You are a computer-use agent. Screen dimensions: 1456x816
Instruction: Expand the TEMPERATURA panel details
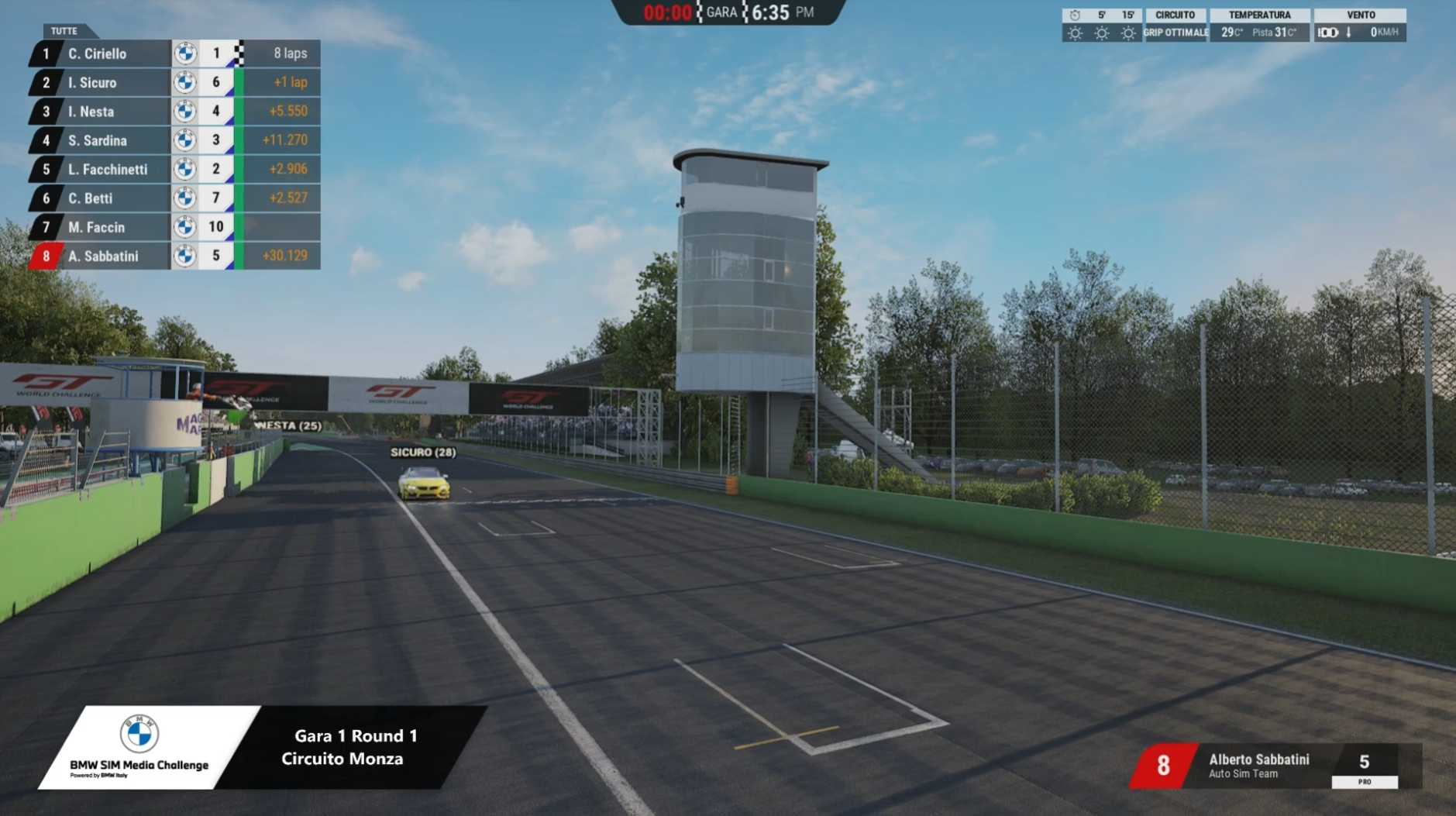tap(1258, 14)
